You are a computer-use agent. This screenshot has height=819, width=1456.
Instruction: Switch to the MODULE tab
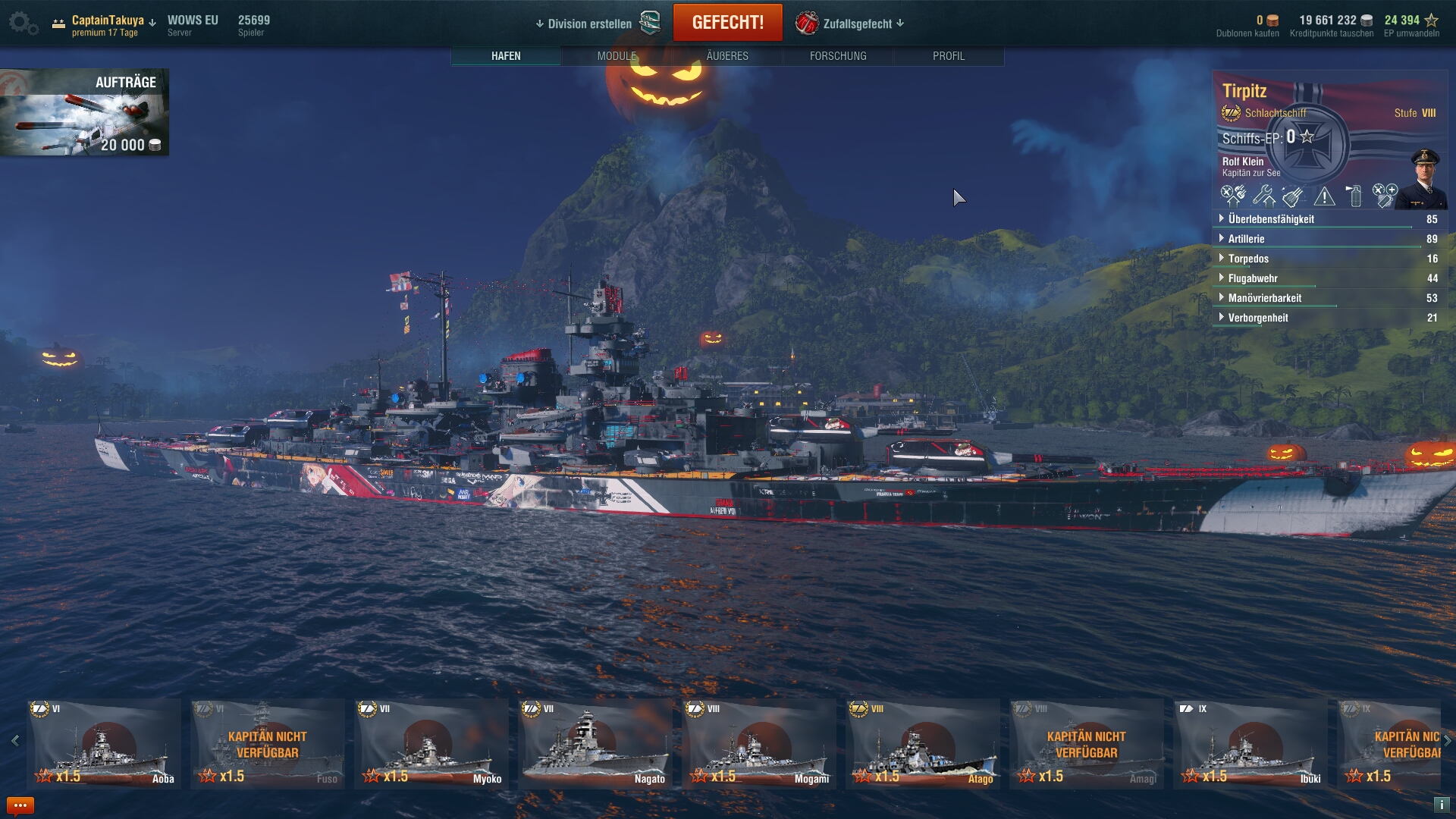click(x=617, y=56)
